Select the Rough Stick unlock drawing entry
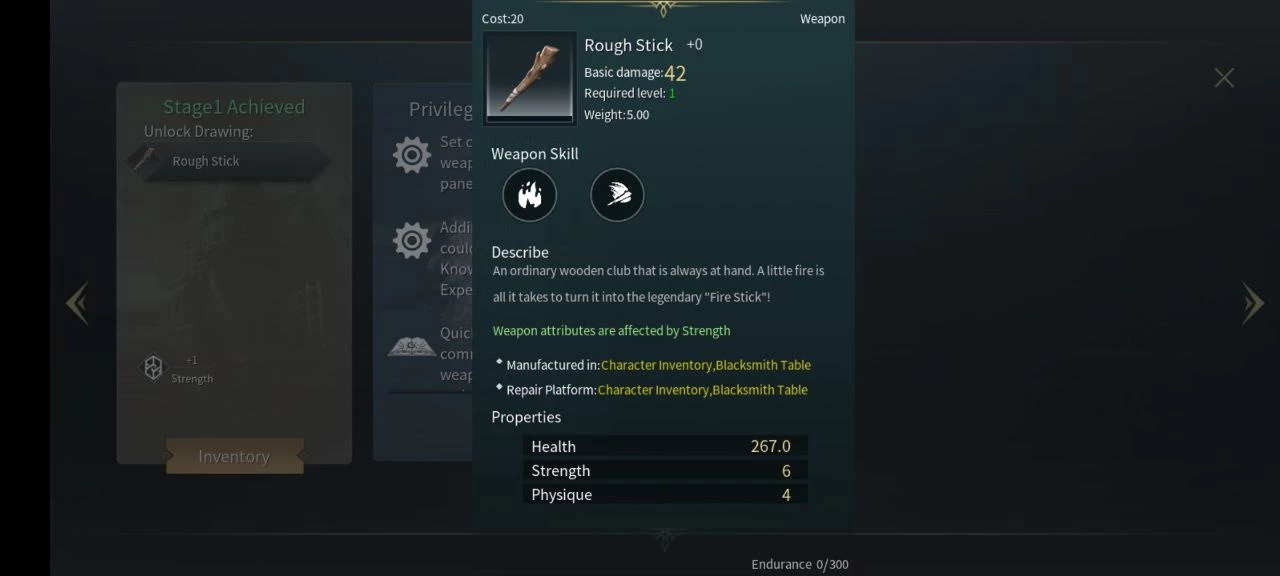 click(x=228, y=161)
